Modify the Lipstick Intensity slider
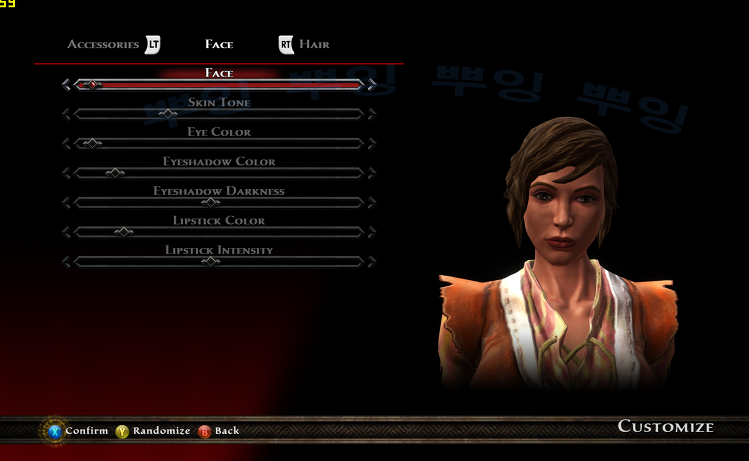 tap(218, 261)
